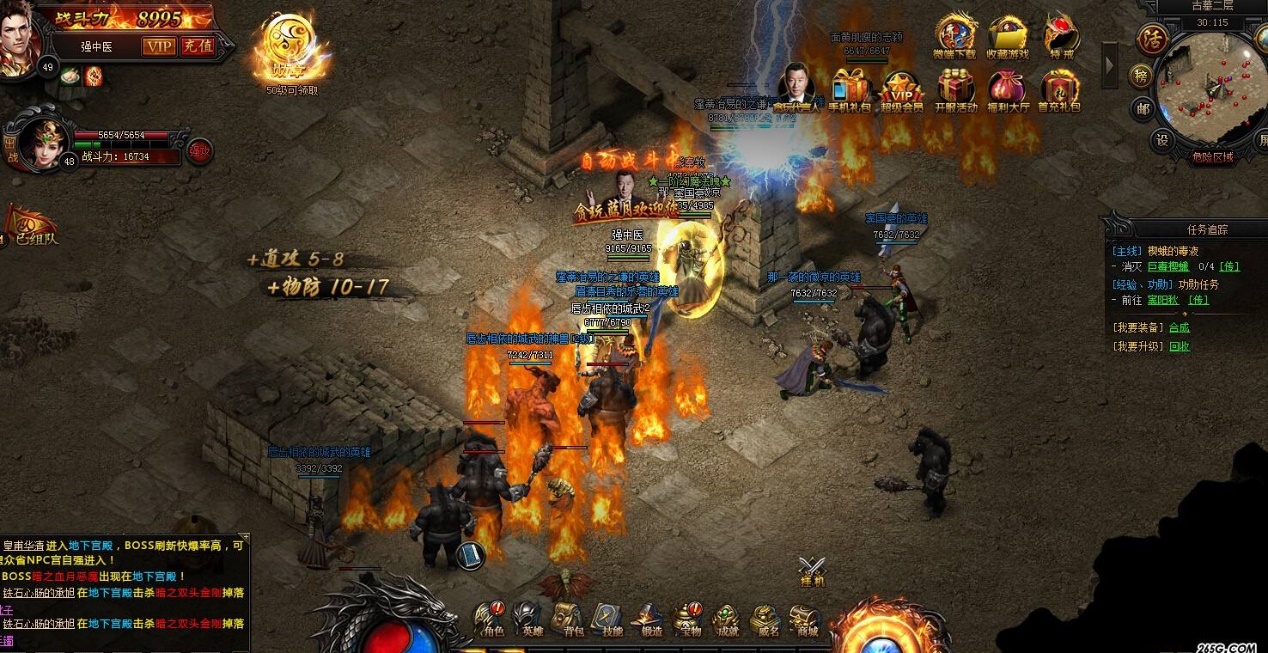
Task: Open the 邮 mail button by minimap
Action: pos(1142,108)
